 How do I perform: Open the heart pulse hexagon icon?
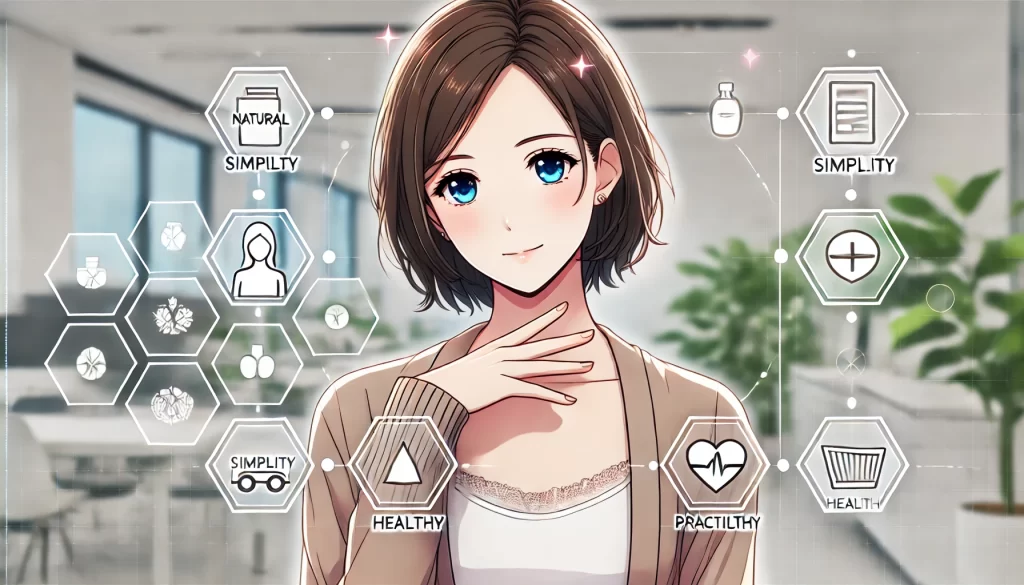[716, 466]
